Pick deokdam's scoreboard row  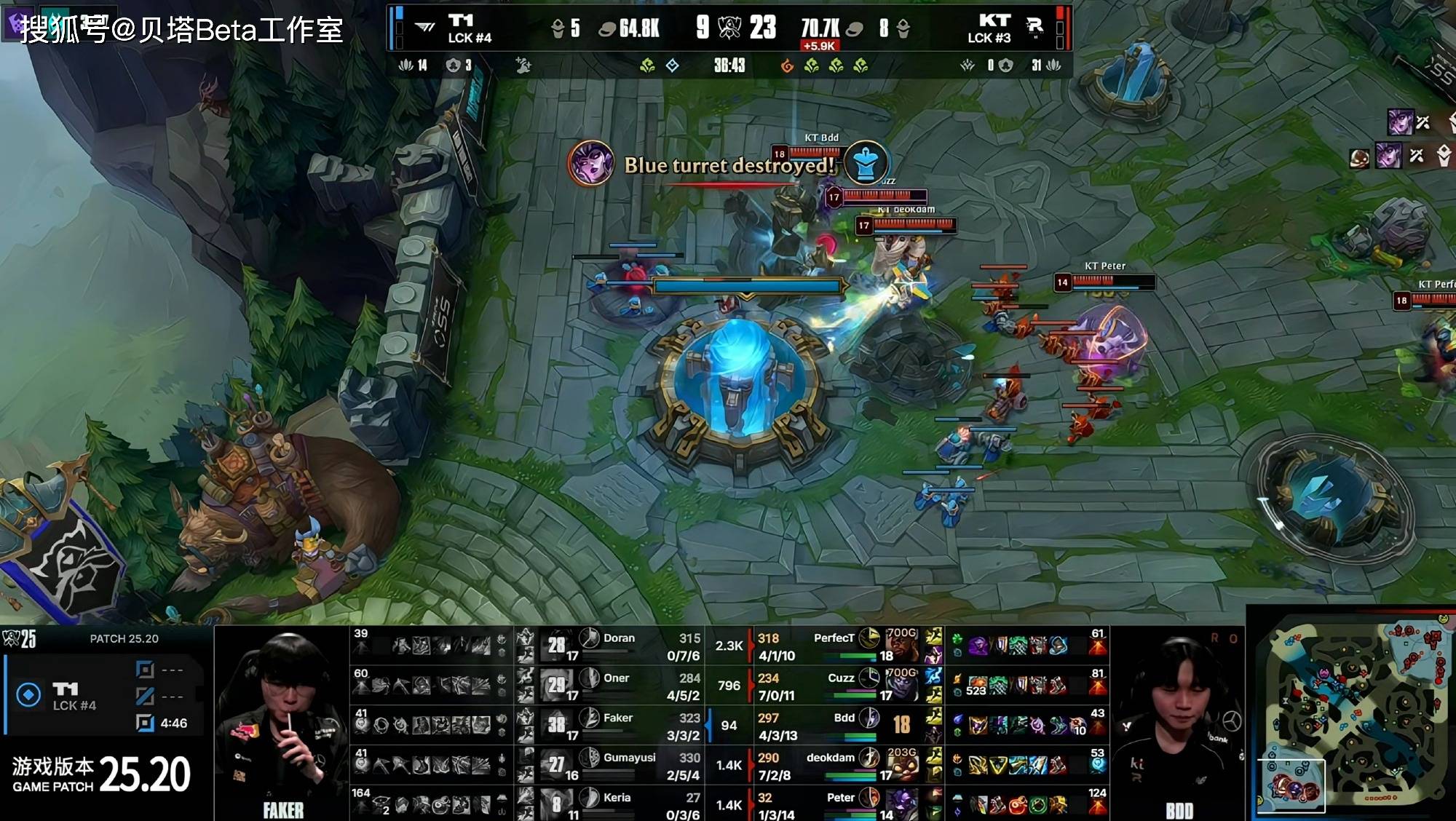(x=837, y=766)
